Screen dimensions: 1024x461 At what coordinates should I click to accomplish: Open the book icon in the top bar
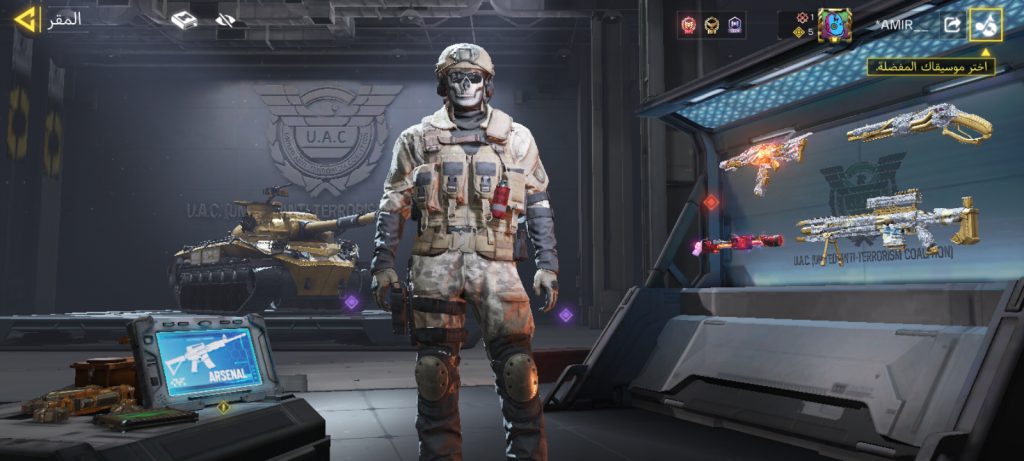(x=183, y=20)
